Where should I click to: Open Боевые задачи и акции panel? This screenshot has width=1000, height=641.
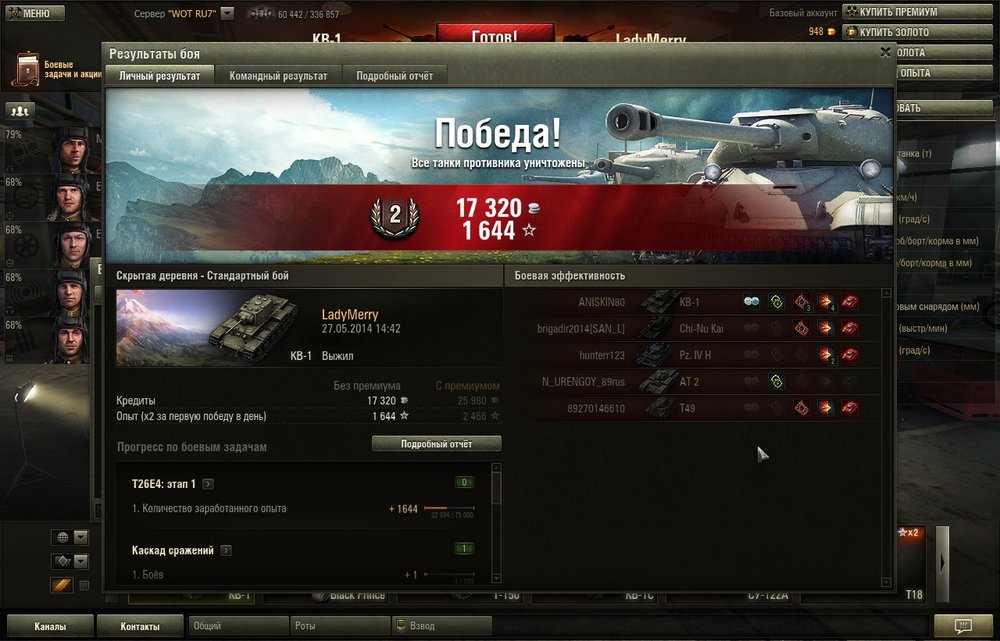pyautogui.click(x=55, y=69)
